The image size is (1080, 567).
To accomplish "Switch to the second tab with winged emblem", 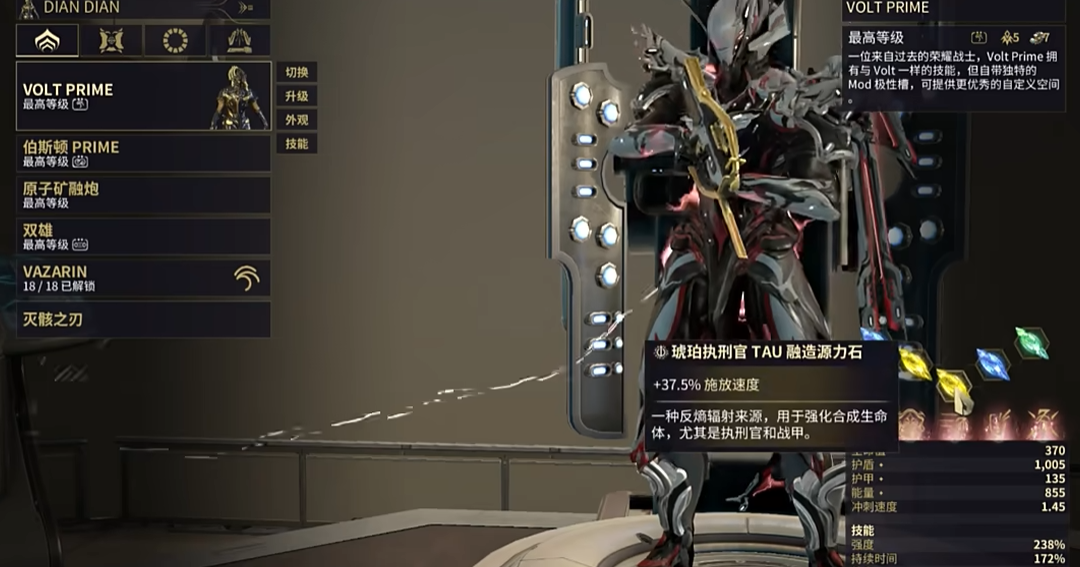I will coord(111,41).
